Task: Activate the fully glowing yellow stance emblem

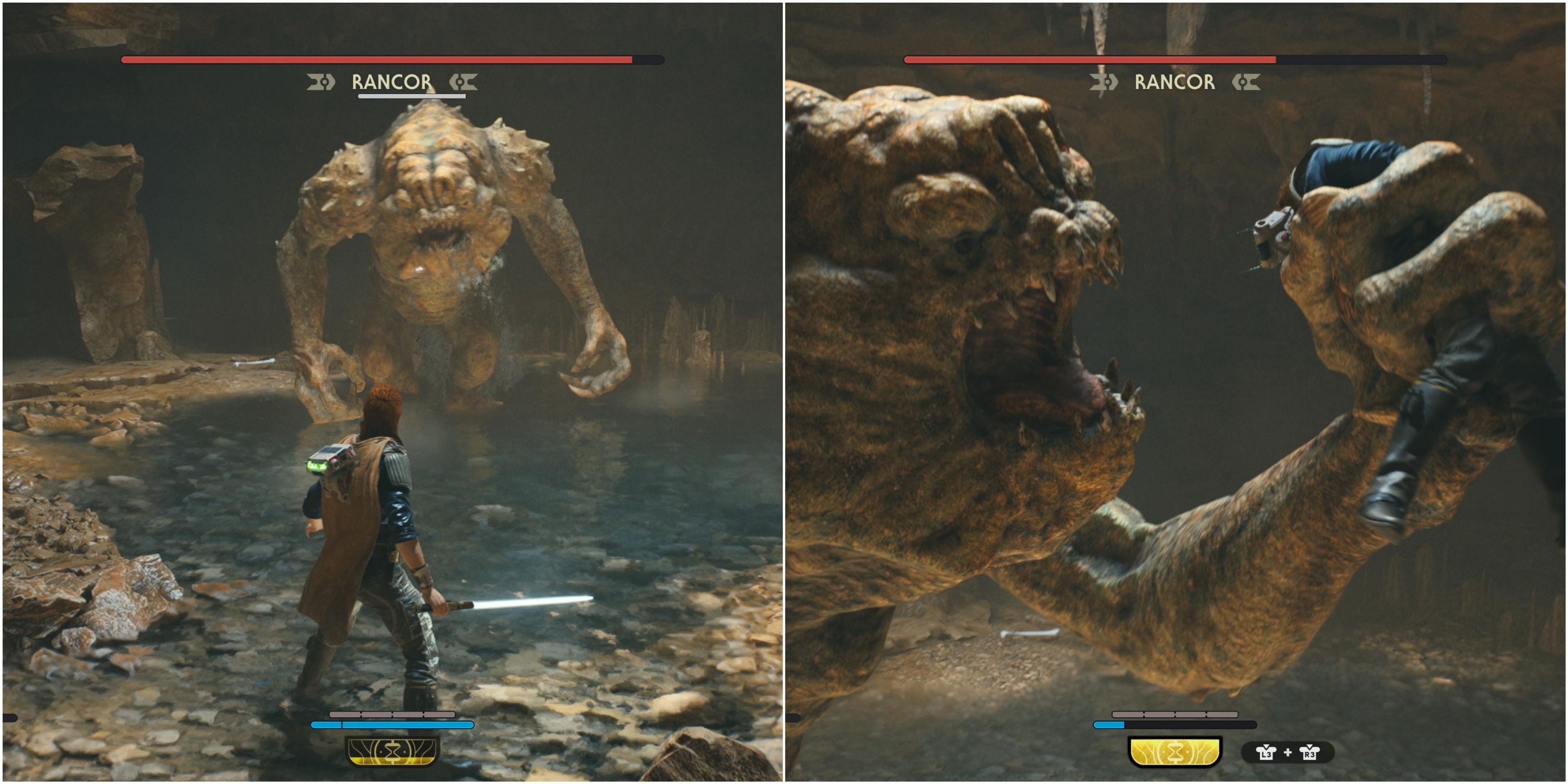Action: click(1175, 752)
